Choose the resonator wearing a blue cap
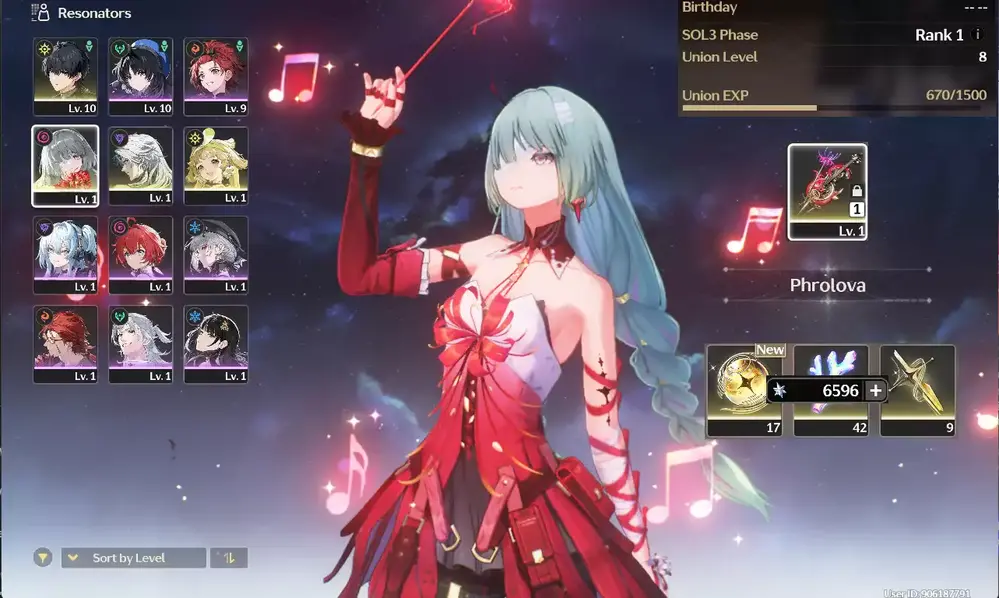Screen dimensions: 999x598 140,76
